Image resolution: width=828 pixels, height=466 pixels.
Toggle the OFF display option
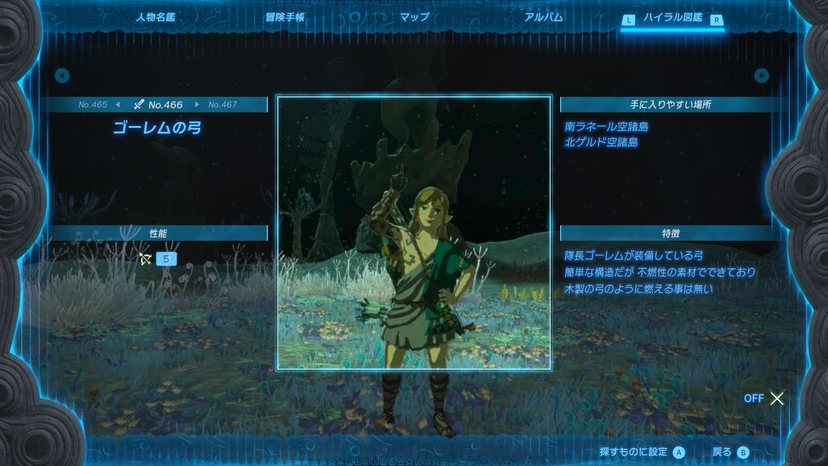coord(765,398)
